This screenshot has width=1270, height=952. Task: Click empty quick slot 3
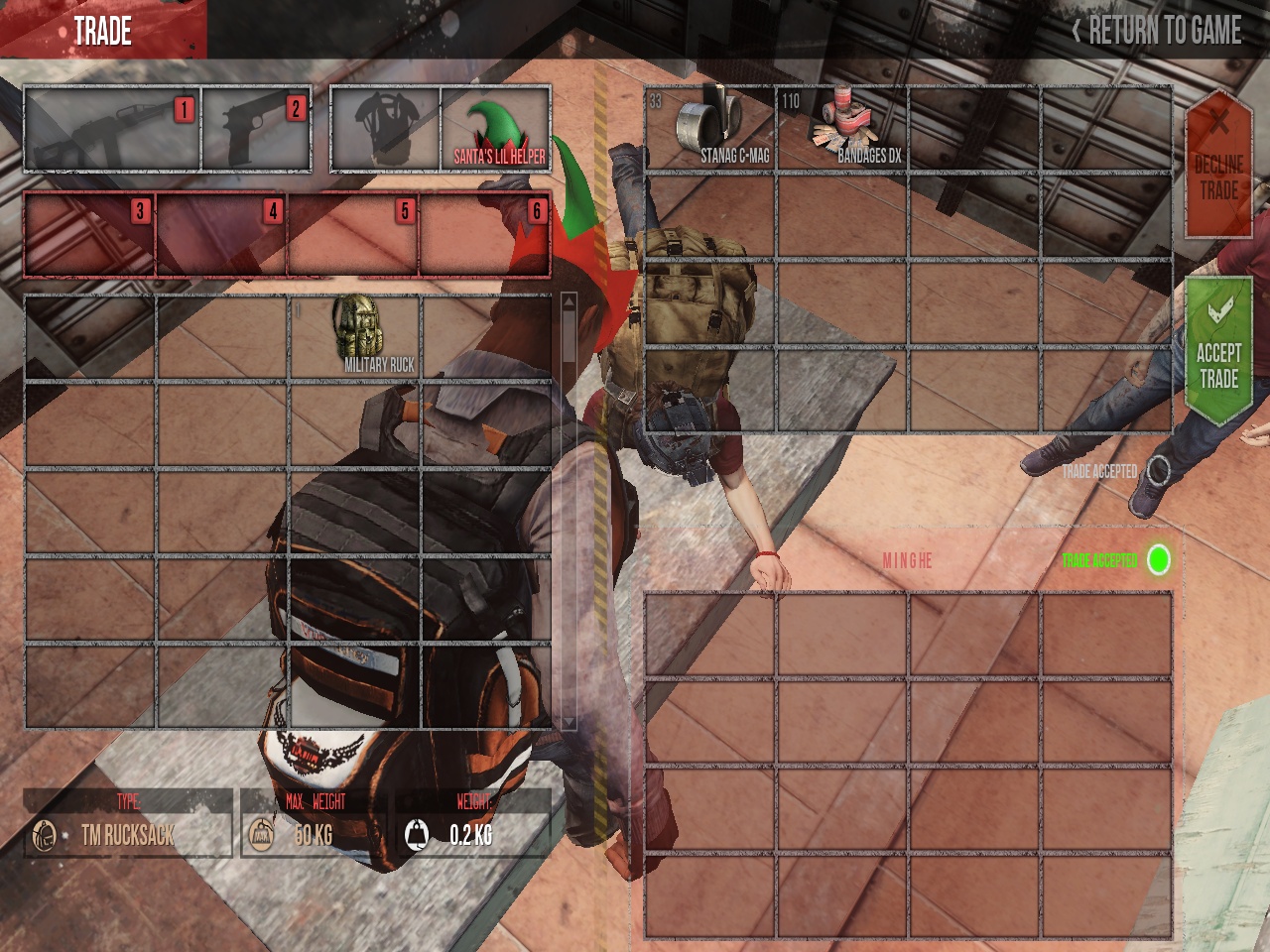pos(89,235)
